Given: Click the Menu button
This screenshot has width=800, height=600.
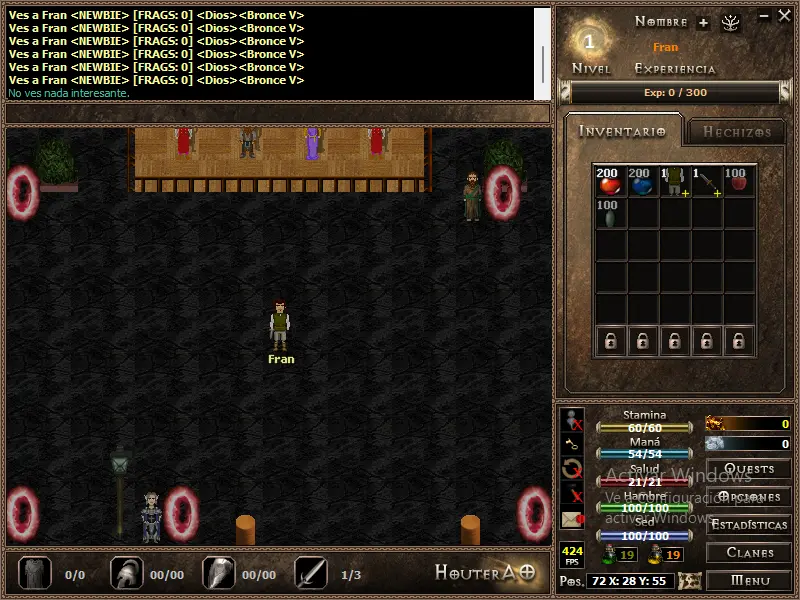Looking at the screenshot, I should [x=748, y=580].
